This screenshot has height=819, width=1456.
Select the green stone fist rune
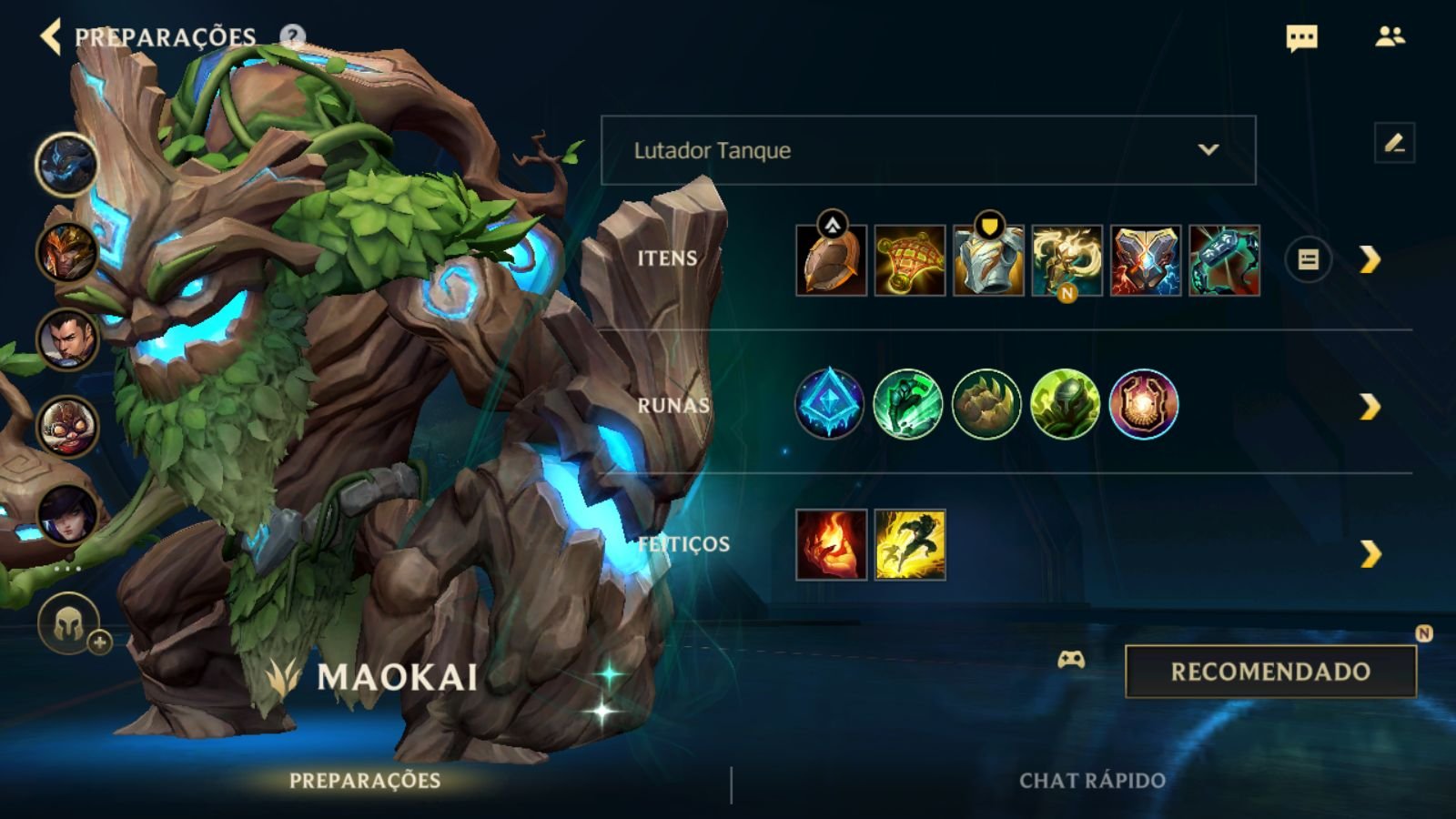tap(986, 404)
